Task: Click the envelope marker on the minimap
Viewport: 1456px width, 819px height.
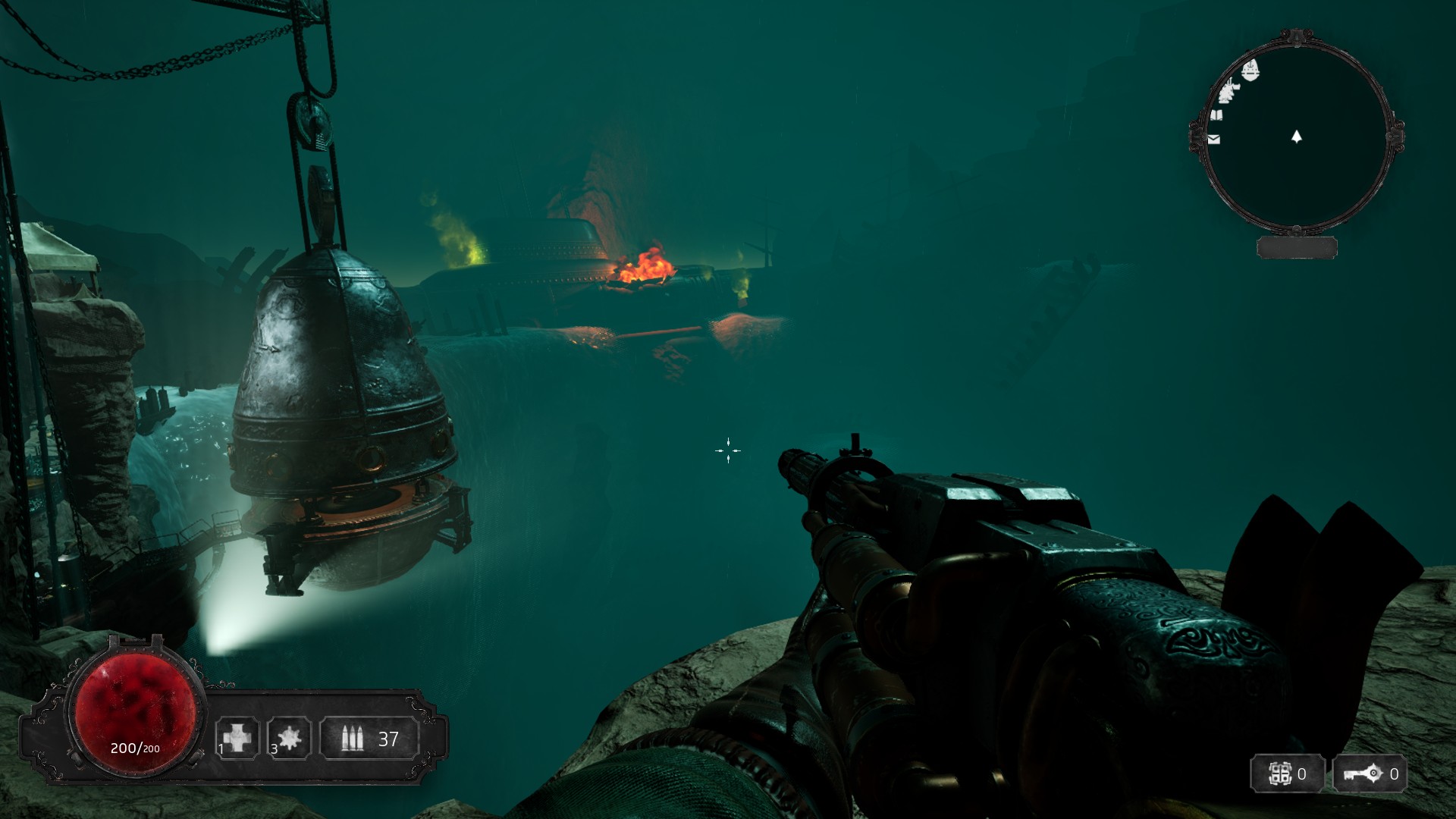Action: 1214,140
